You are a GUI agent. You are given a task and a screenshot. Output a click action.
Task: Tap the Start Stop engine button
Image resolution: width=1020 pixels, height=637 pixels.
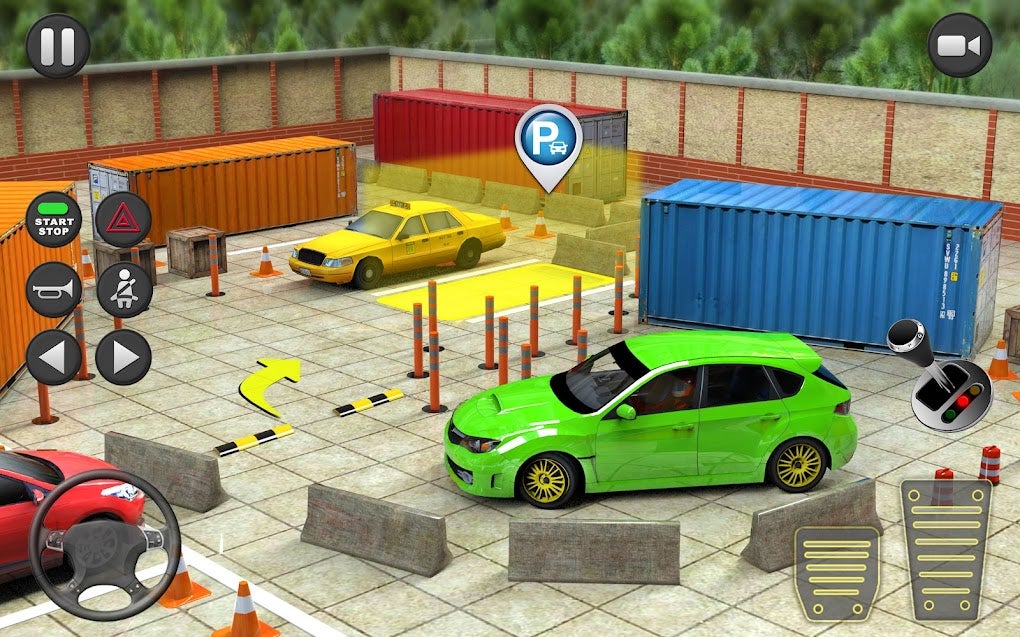click(53, 220)
